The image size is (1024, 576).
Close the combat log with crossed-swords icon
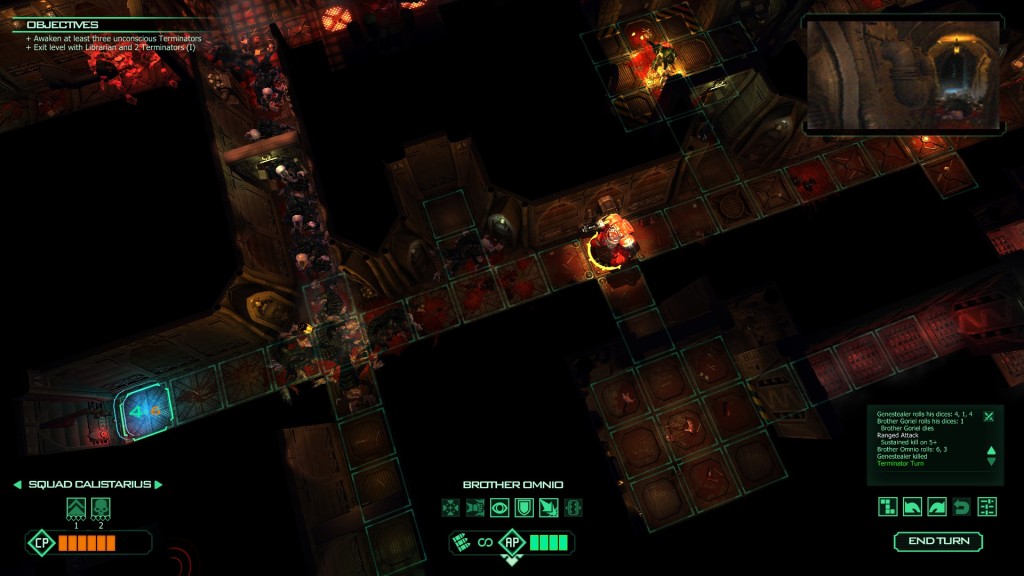point(988,416)
